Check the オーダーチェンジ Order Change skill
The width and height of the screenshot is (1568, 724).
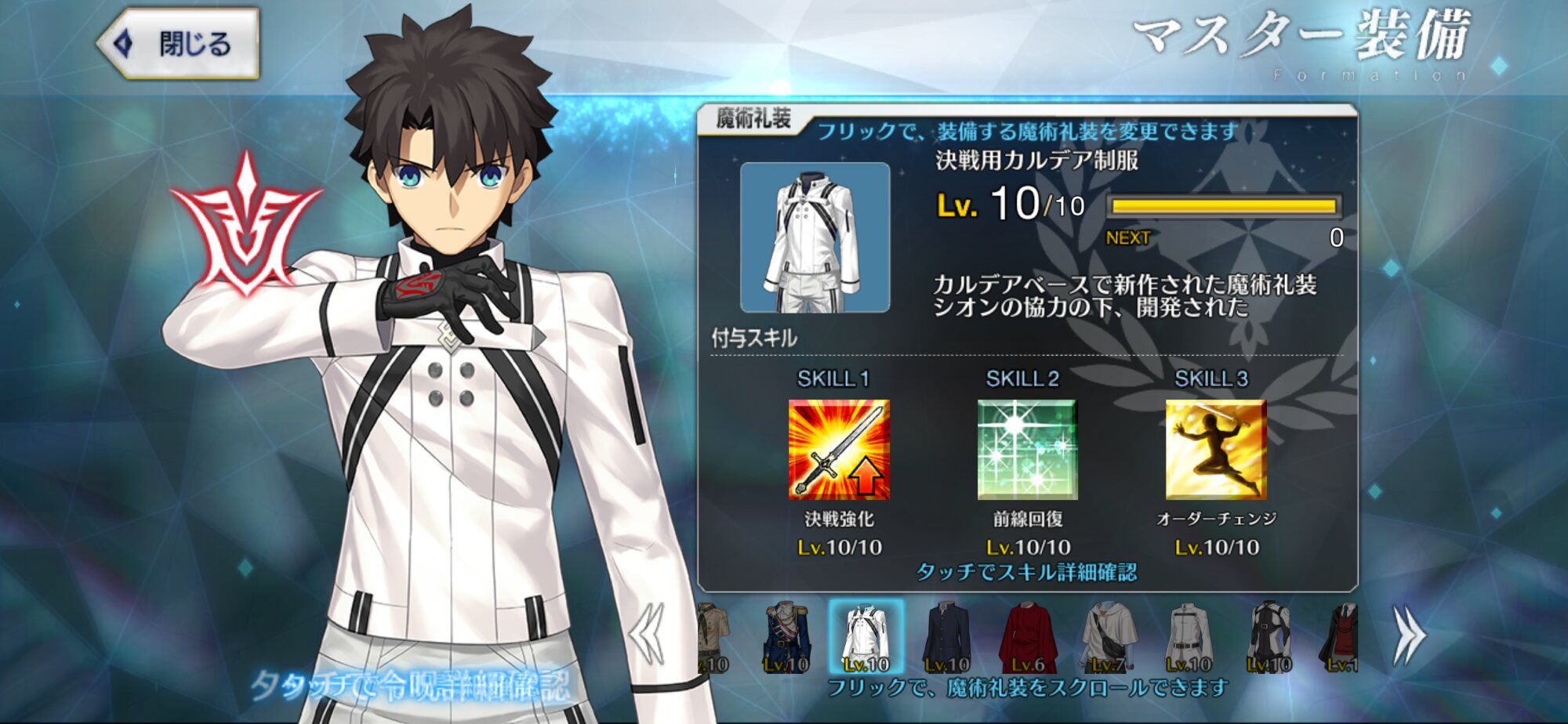coord(1215,450)
